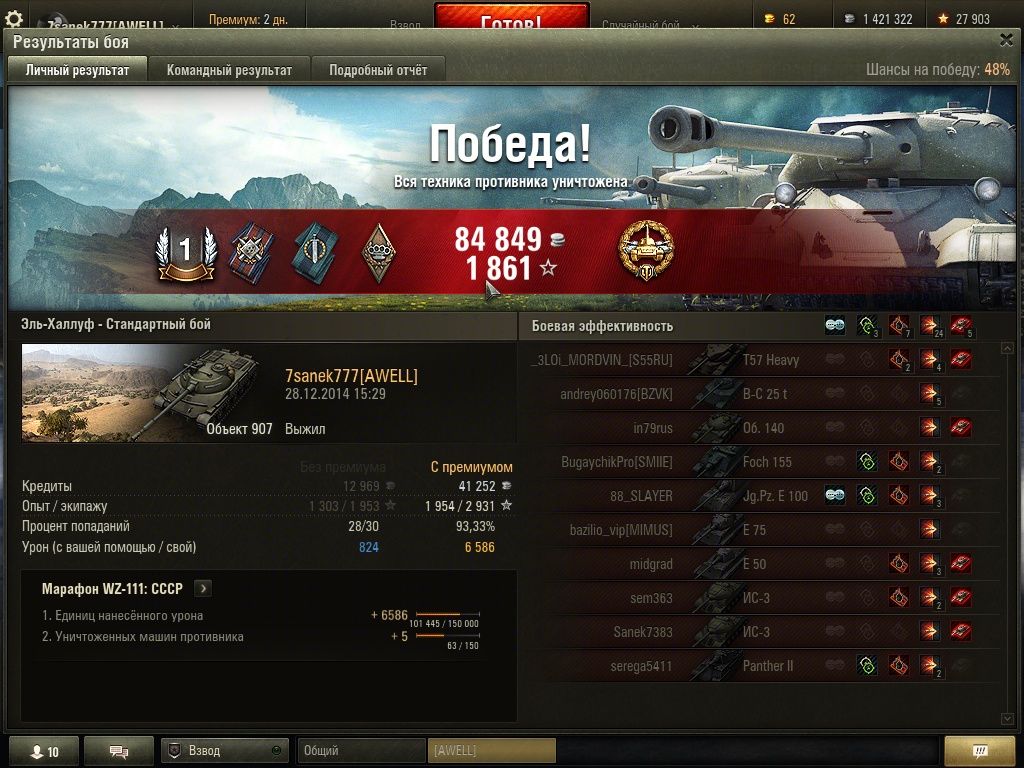The width and height of the screenshot is (1024, 768).
Task: Open the contacts list showing 10
Action: click(43, 752)
